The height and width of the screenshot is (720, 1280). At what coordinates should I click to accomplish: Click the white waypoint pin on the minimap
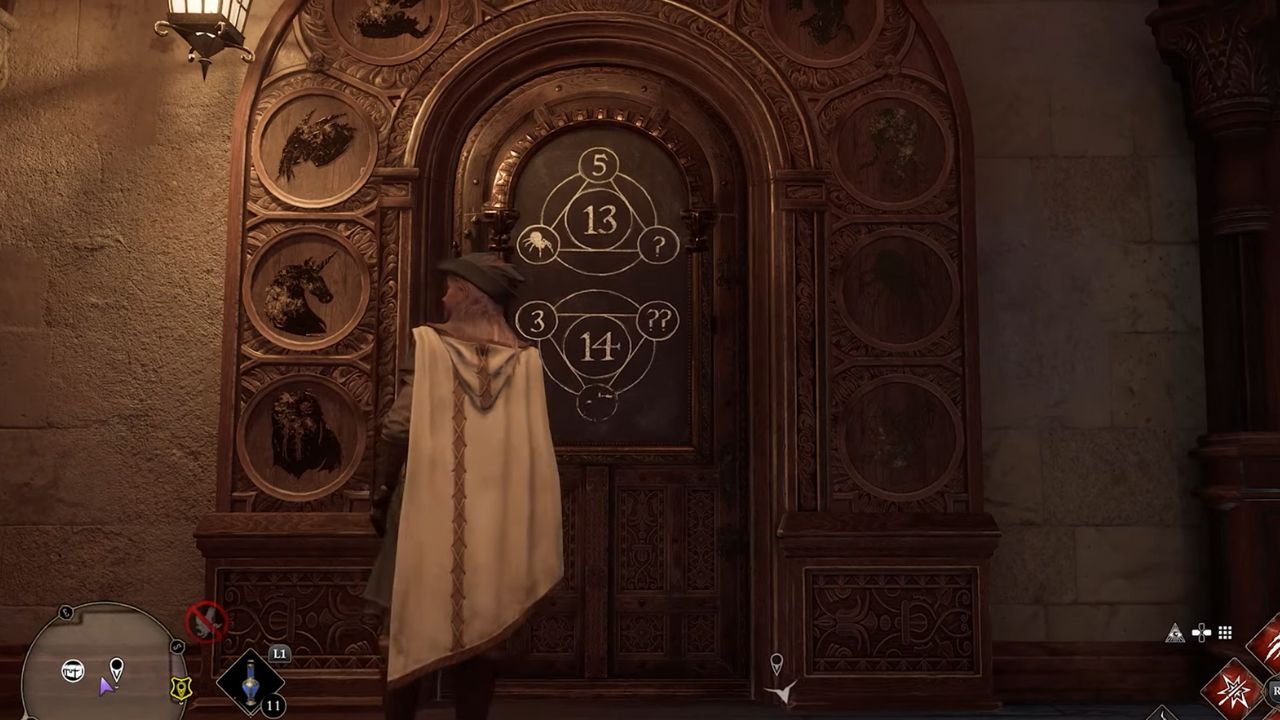116,670
